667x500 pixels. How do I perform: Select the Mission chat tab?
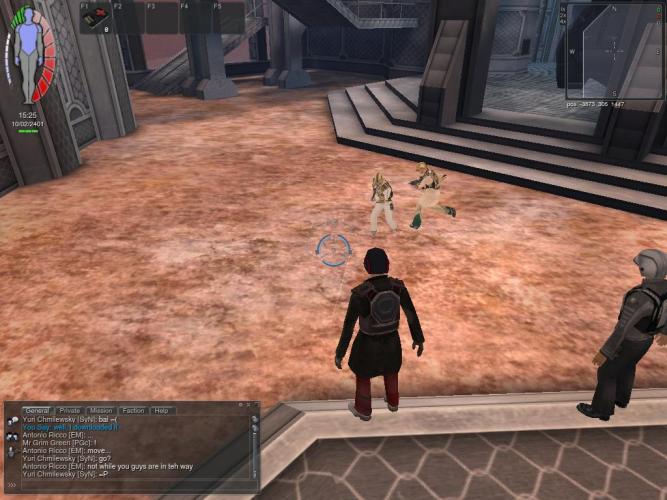[x=101, y=411]
